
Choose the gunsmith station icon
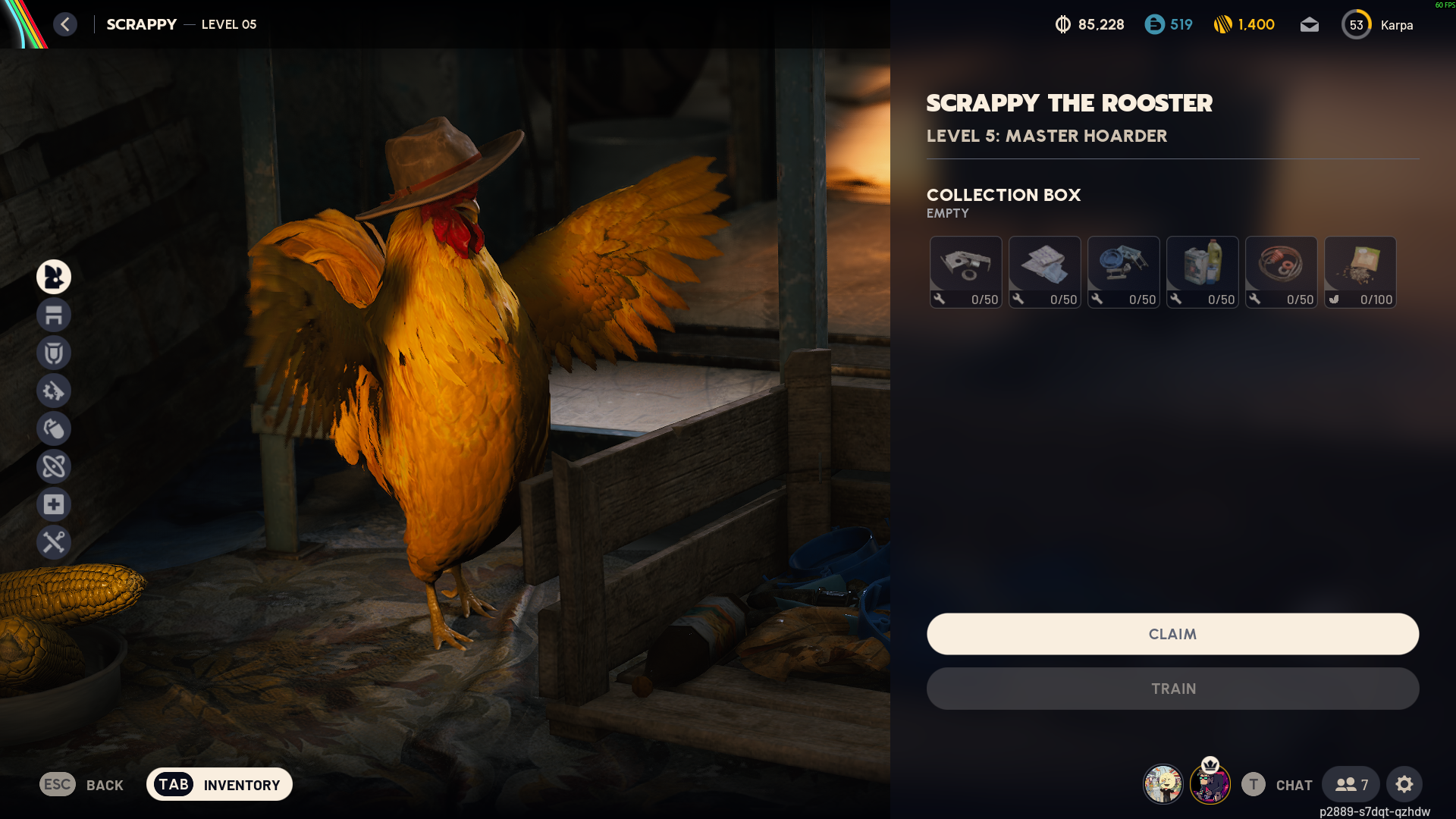(54, 391)
